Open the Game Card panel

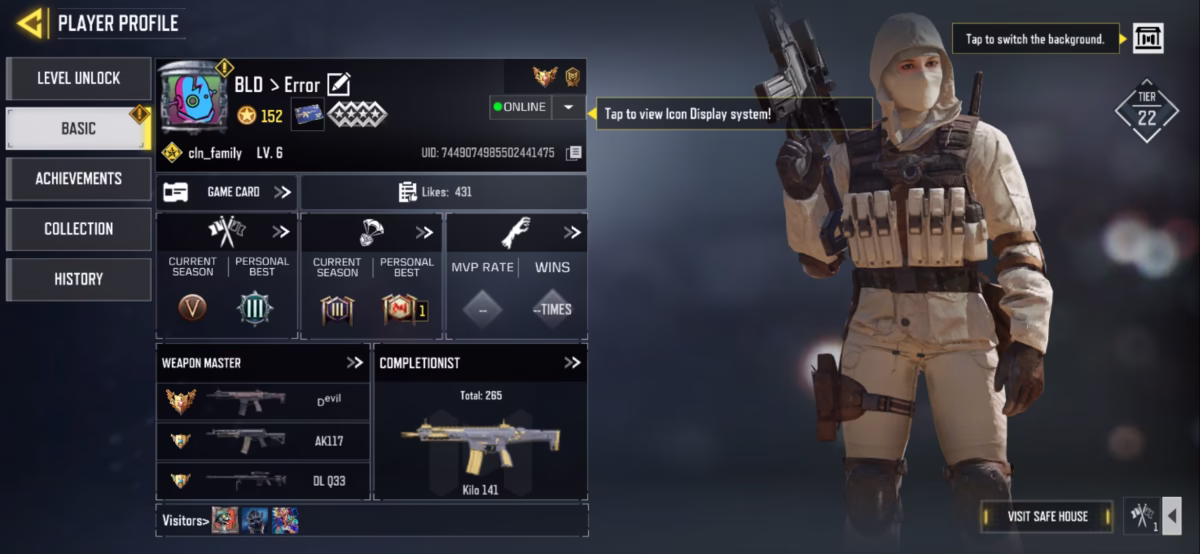coord(227,192)
